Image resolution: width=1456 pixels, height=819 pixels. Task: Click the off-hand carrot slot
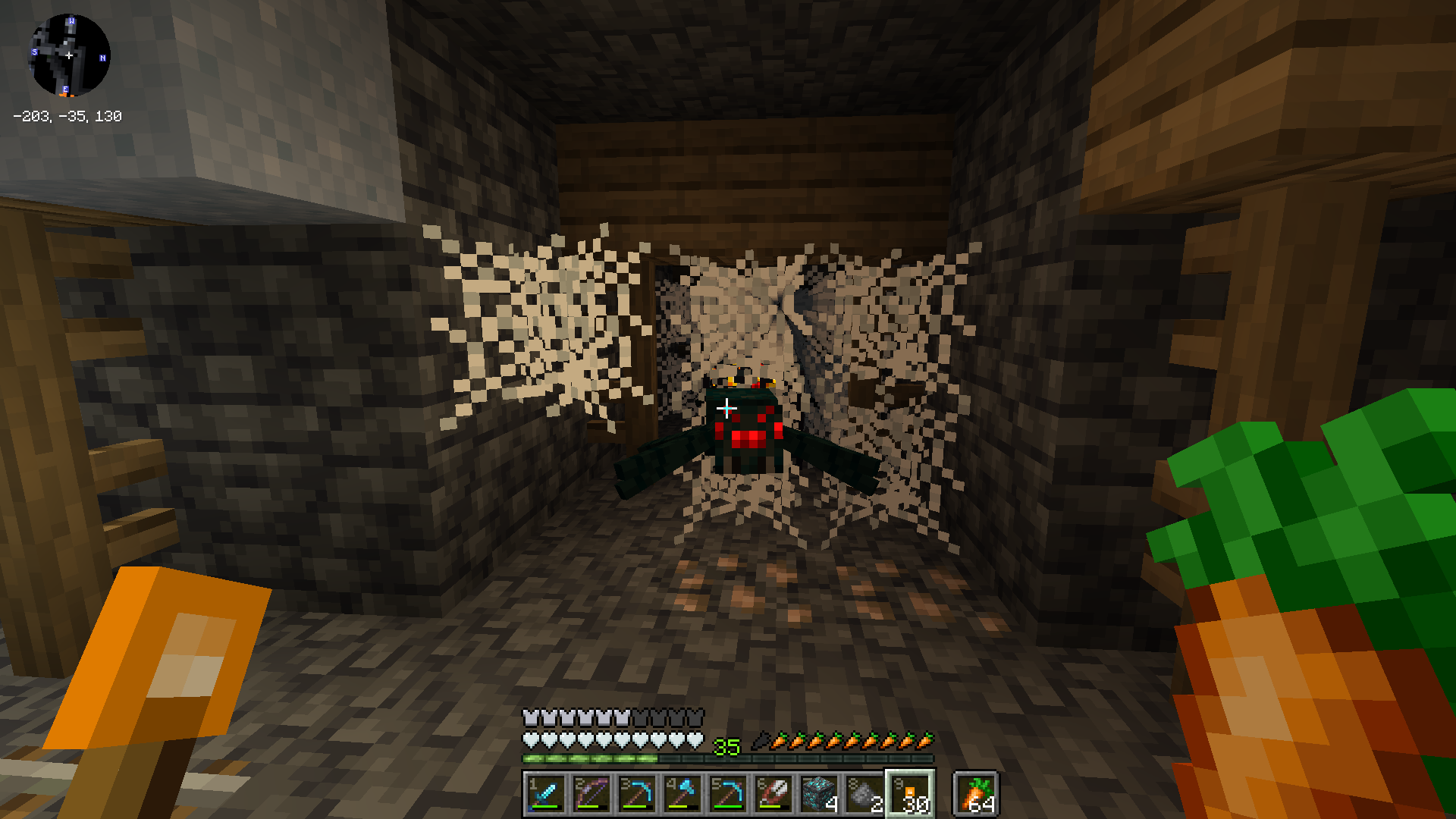click(976, 794)
